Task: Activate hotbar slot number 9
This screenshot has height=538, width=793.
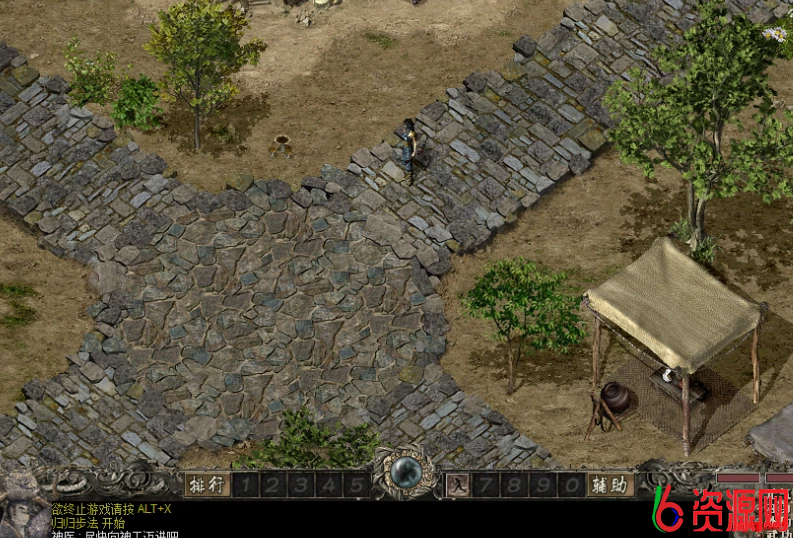Action: coord(543,485)
